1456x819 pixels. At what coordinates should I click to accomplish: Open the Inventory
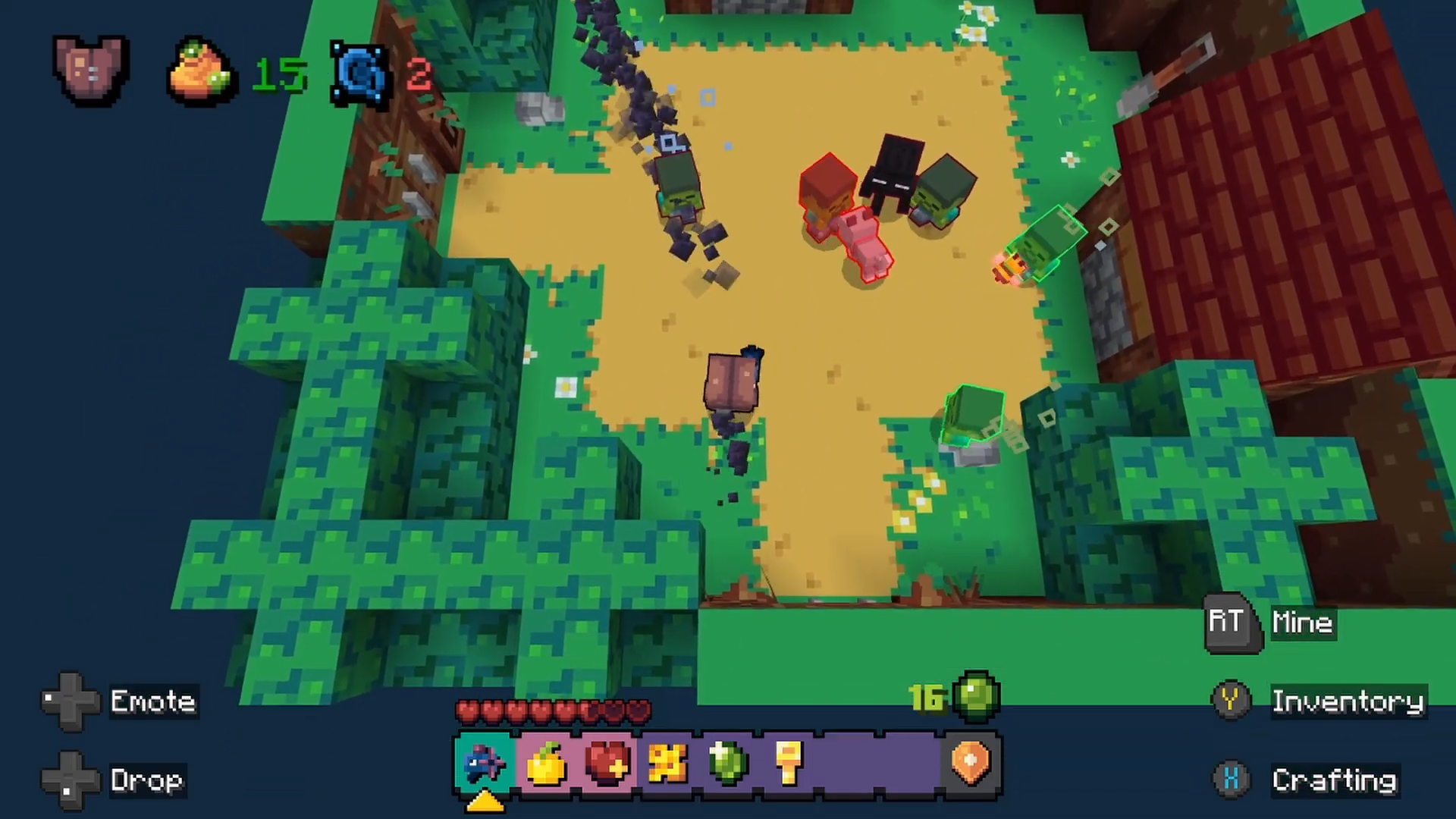click(1347, 701)
